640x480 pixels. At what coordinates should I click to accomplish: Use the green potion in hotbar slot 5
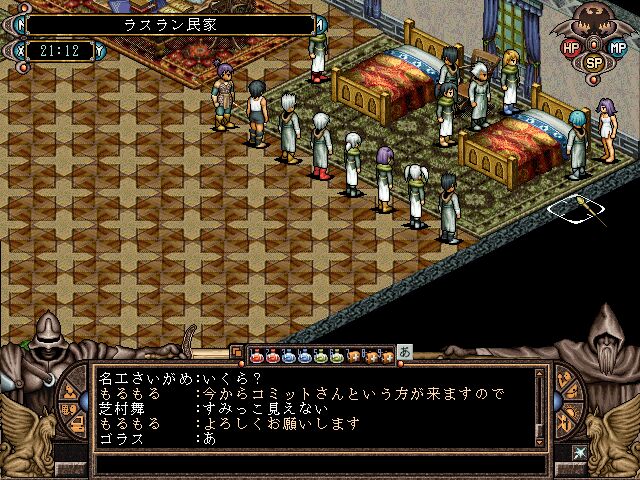(x=320, y=355)
